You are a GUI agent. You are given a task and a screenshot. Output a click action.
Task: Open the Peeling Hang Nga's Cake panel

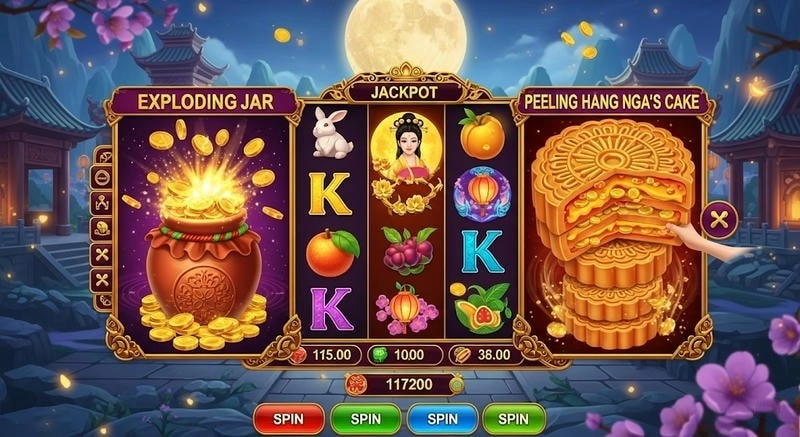(610, 101)
